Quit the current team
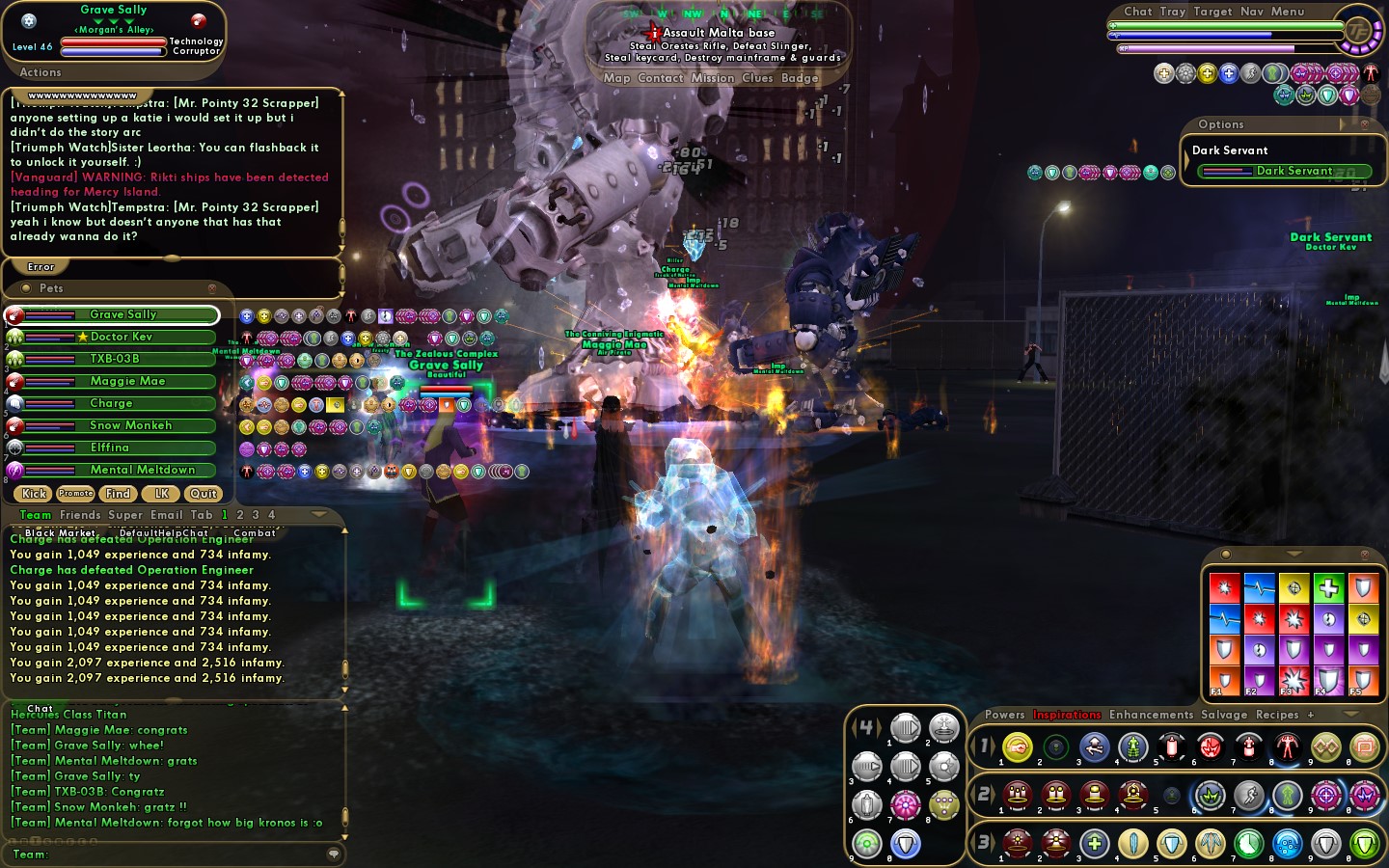Image resolution: width=1389 pixels, height=868 pixels. [x=203, y=494]
